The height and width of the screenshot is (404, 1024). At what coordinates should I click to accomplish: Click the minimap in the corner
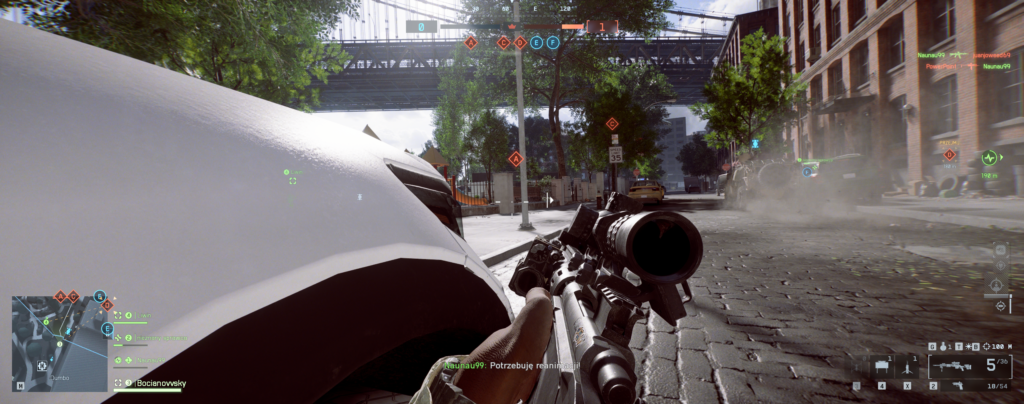(x=59, y=343)
